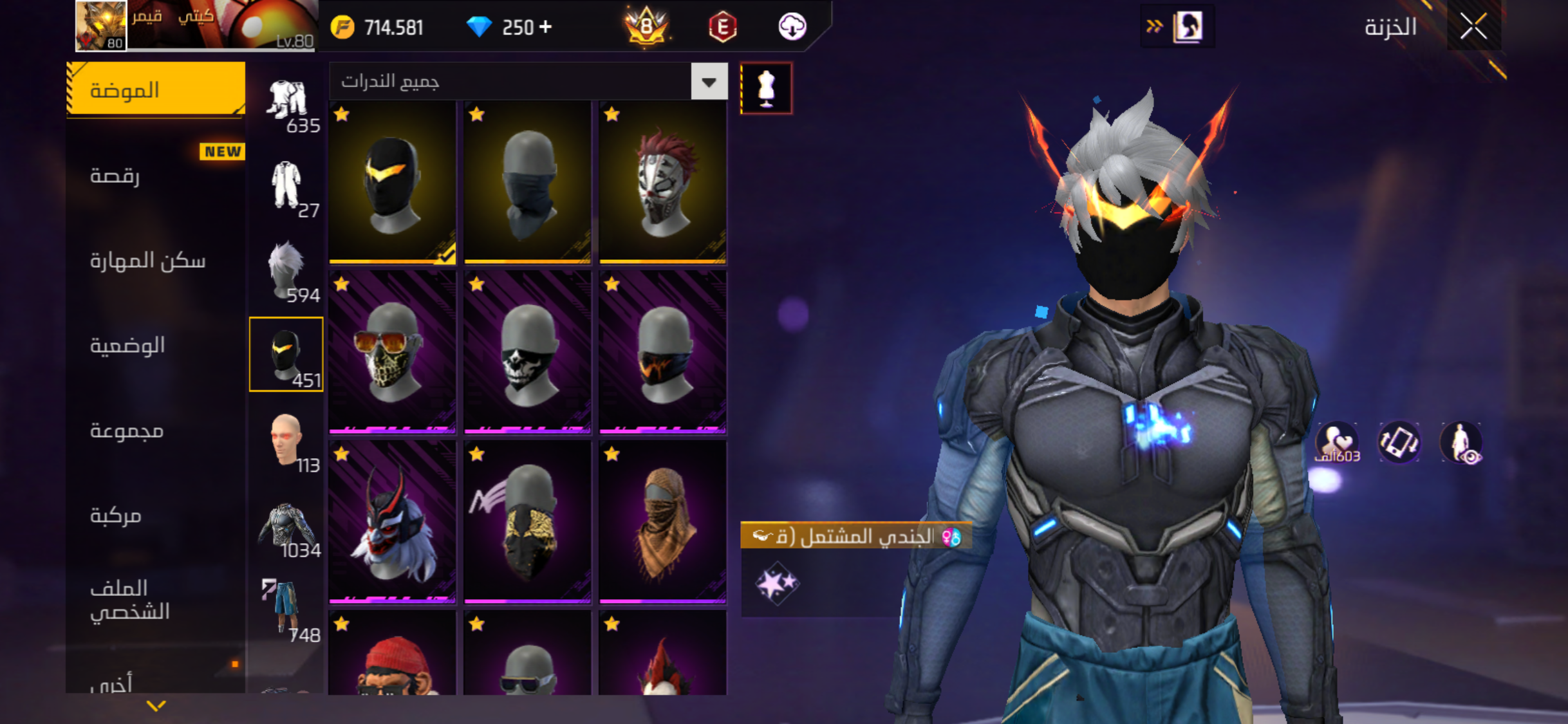Show the hair category with 594 items
This screenshot has height=724, width=1568.
[x=286, y=271]
